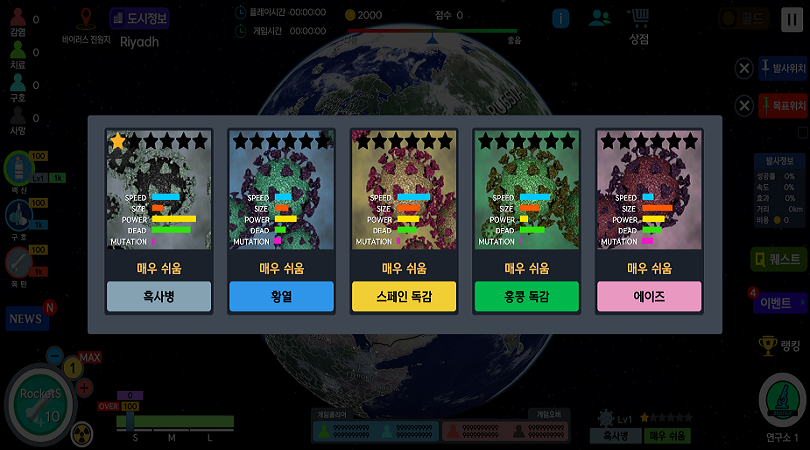Open the NEWS panel
Image resolution: width=810 pixels, height=450 pixels.
[x=27, y=318]
